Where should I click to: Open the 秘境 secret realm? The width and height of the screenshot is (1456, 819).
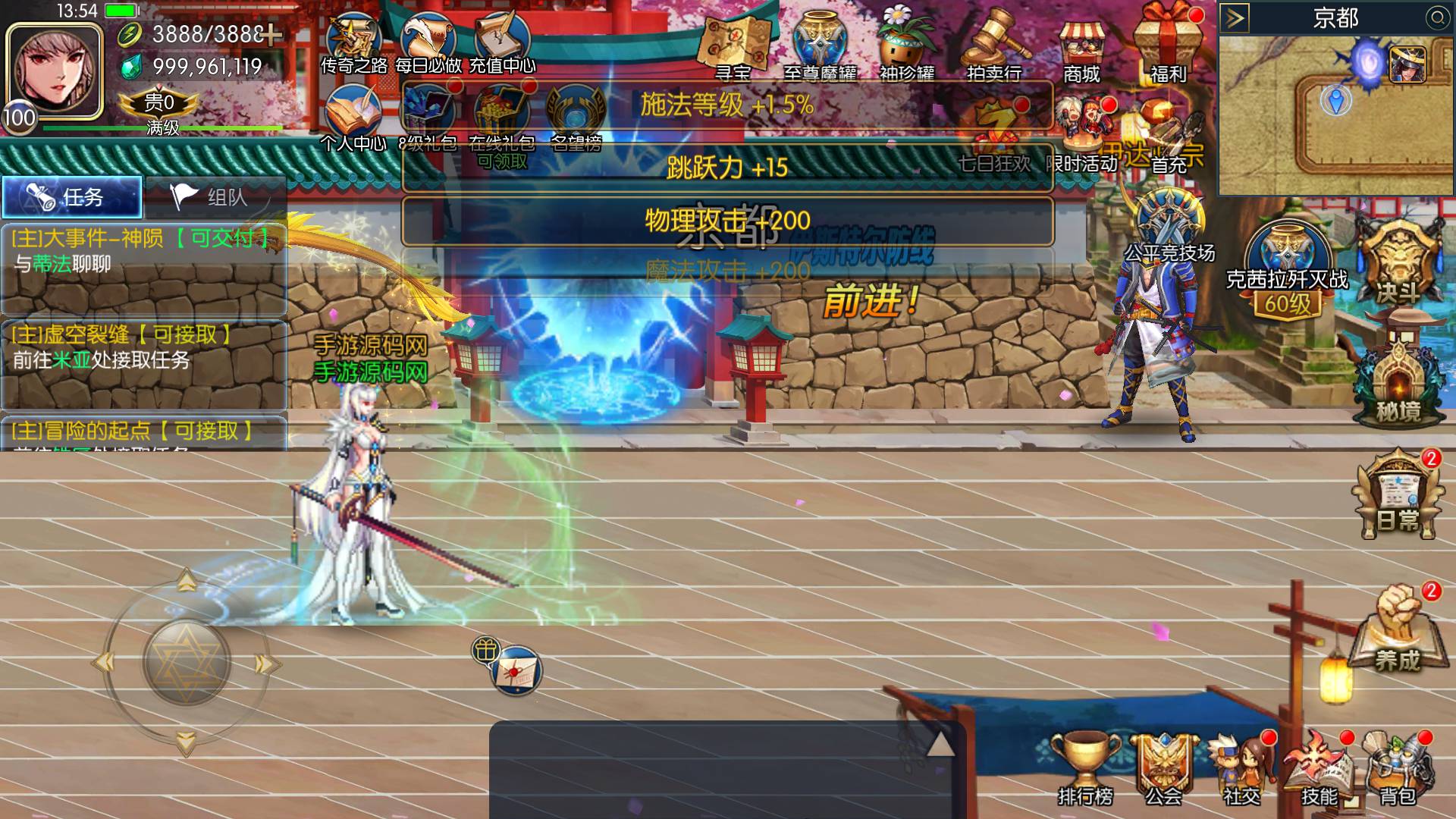point(1398,379)
